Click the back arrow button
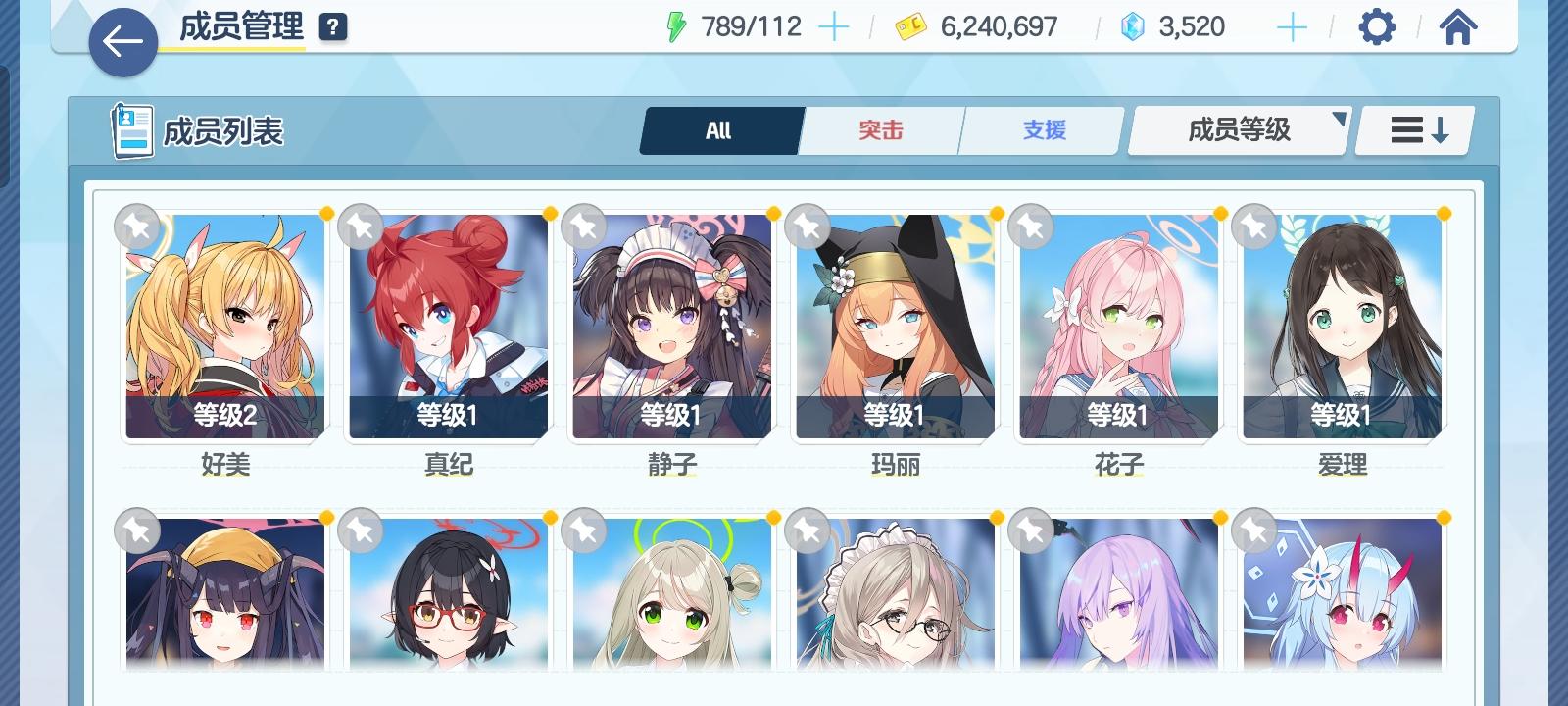This screenshot has height=706, width=1568. click(x=123, y=43)
